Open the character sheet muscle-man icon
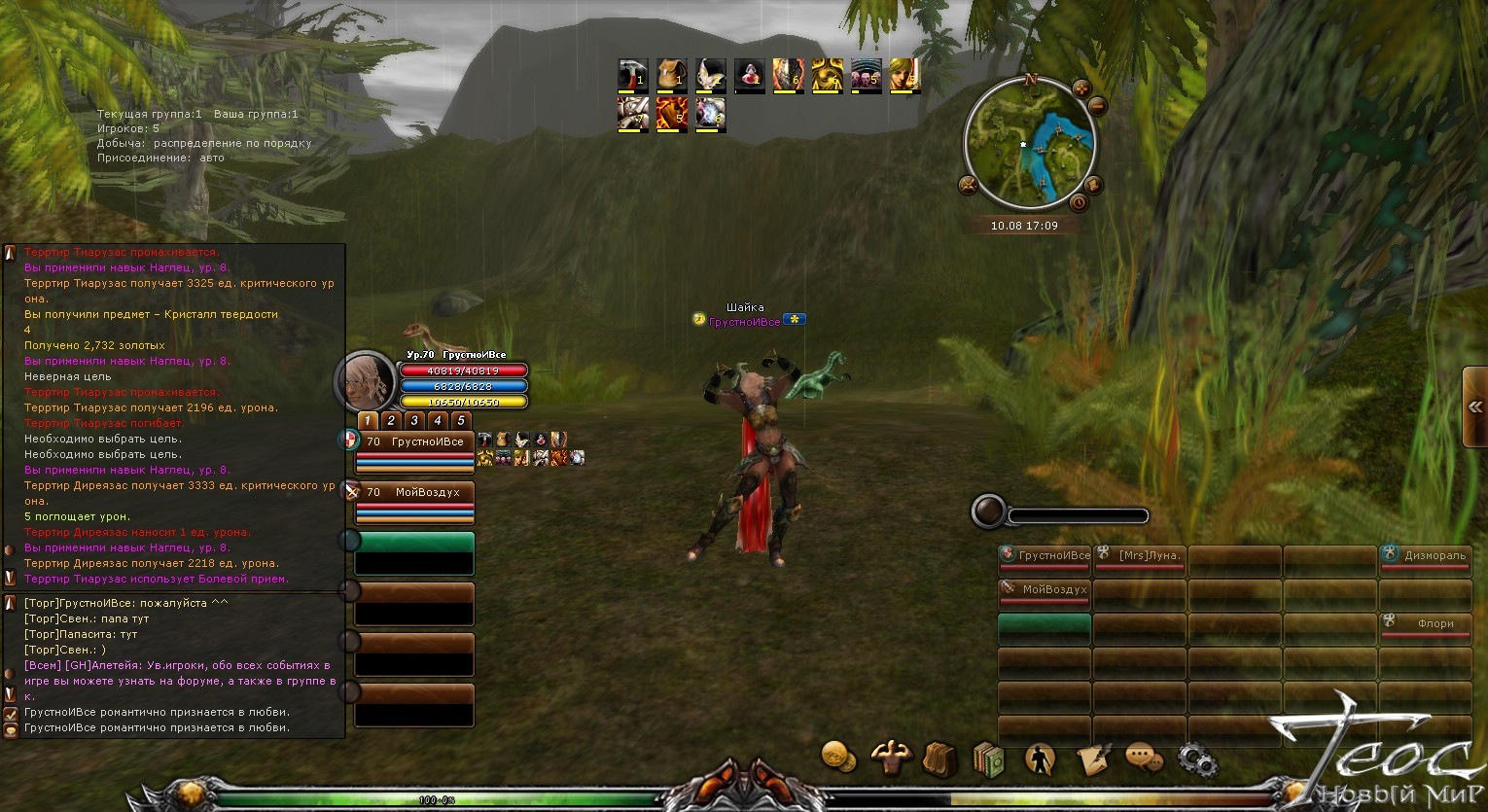Viewport: 1488px width, 812px height. 890,757
